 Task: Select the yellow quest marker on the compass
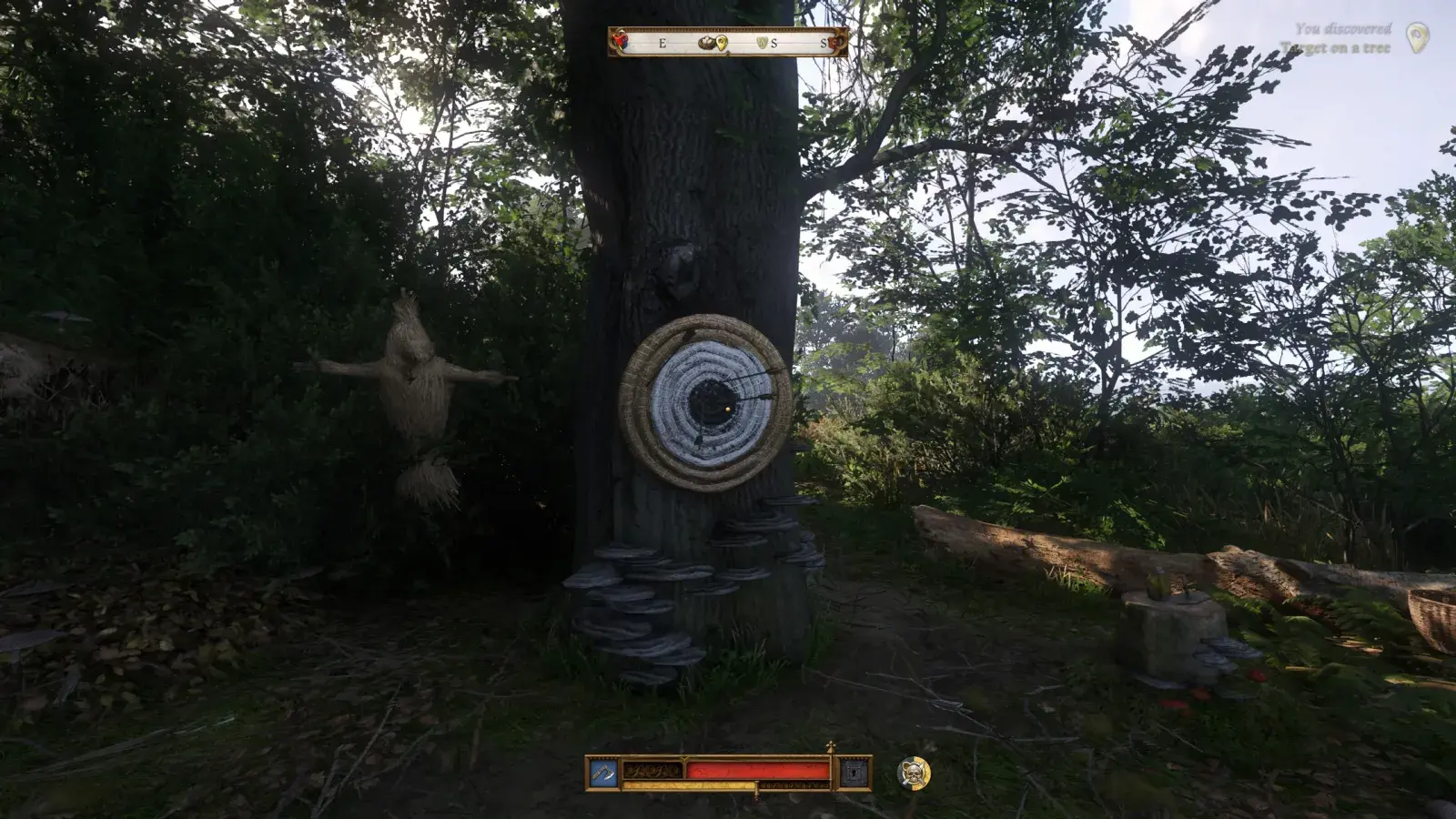point(721,42)
